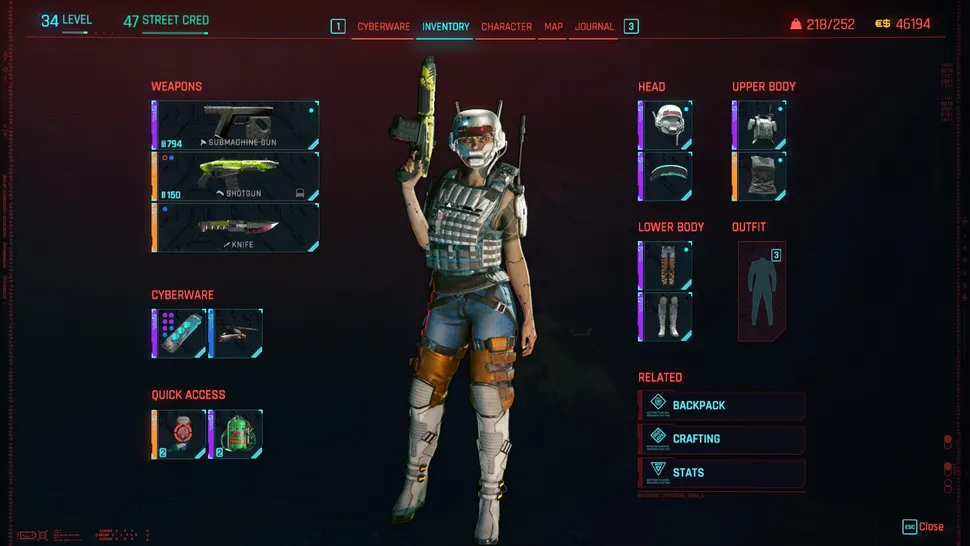
Task: Select the tank top inner torso slot
Action: coord(759,176)
